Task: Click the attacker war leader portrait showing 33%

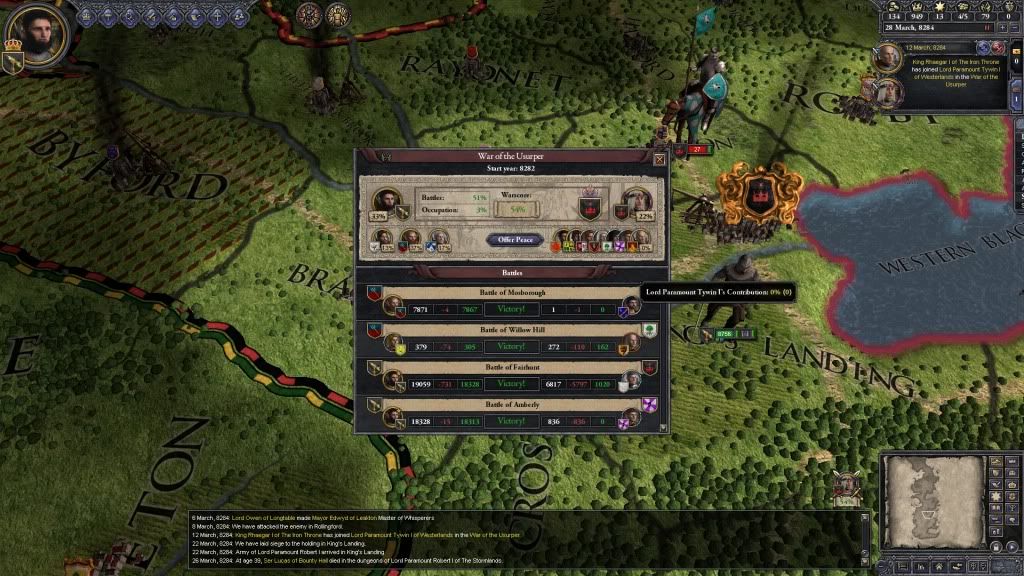Action: [386, 202]
